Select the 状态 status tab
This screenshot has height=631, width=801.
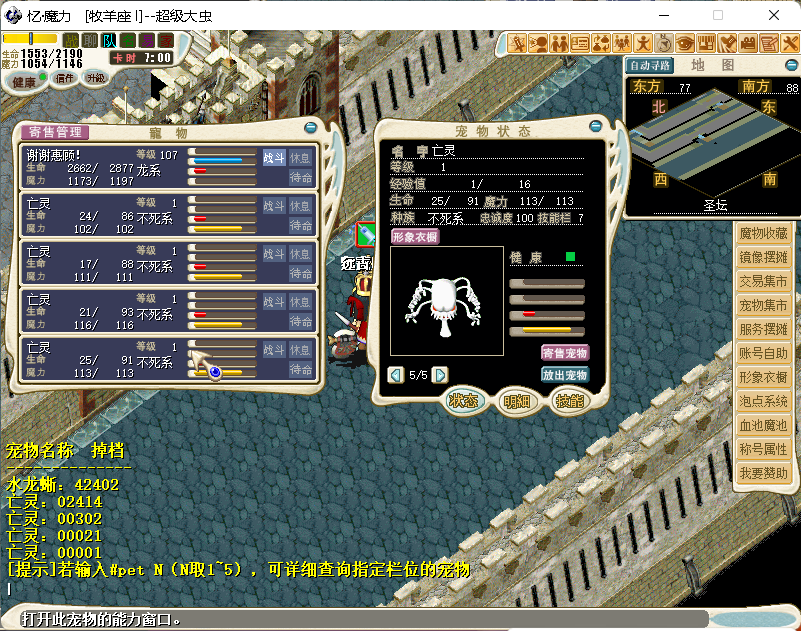pos(463,401)
